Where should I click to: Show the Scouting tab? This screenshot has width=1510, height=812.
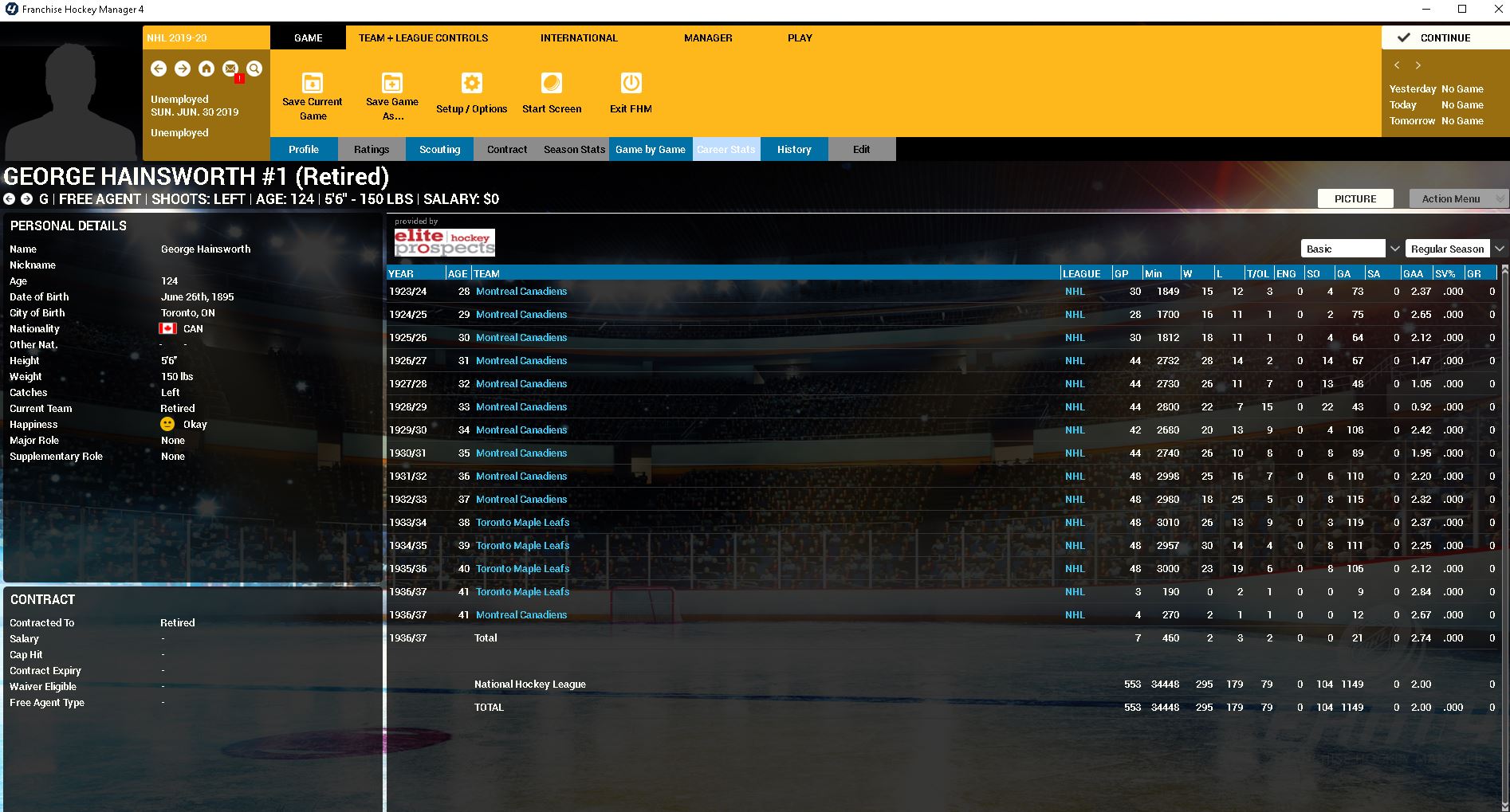tap(440, 149)
